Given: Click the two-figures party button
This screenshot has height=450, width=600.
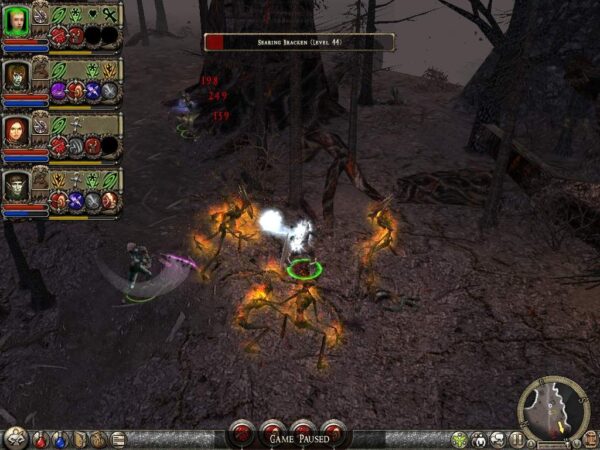Looking at the screenshot, I should click(x=480, y=439).
